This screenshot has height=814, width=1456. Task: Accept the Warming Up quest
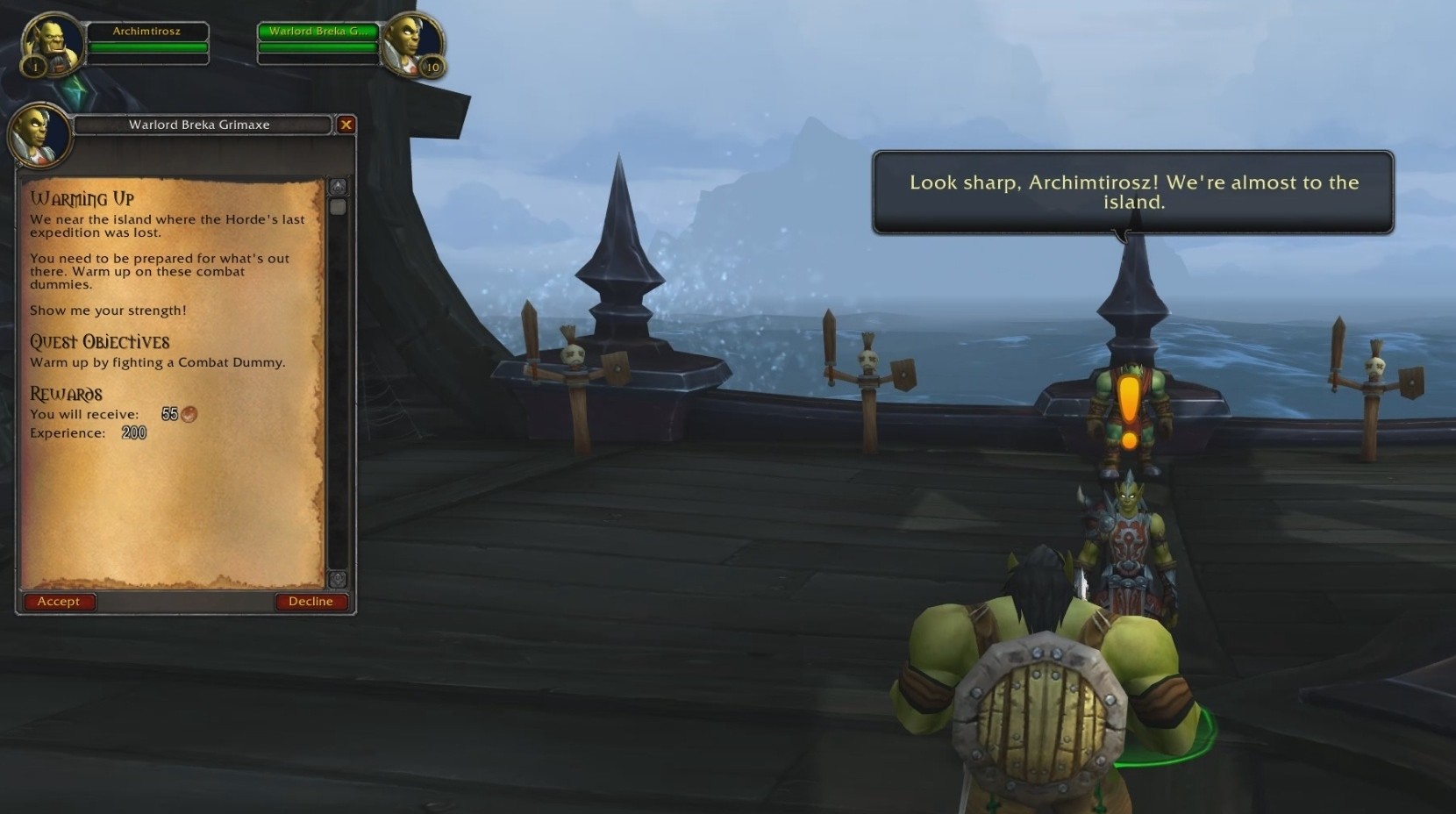pos(59,602)
